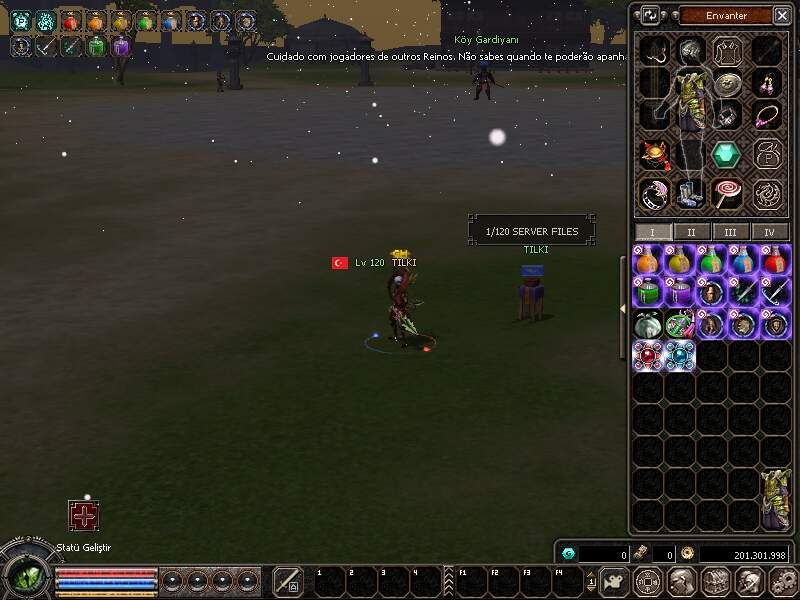Open the coin shop button
The width and height of the screenshot is (800, 600).
click(x=648, y=581)
